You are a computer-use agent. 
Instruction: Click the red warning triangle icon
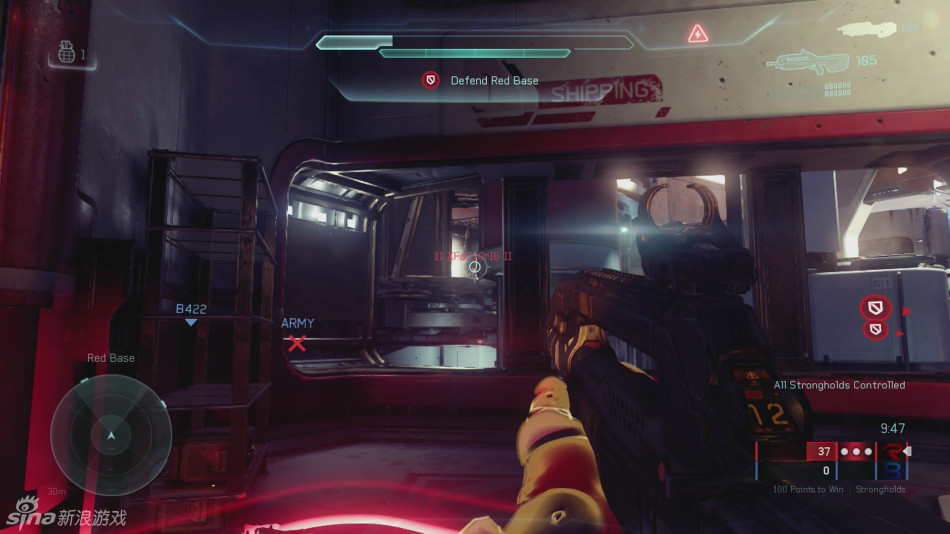(x=698, y=34)
